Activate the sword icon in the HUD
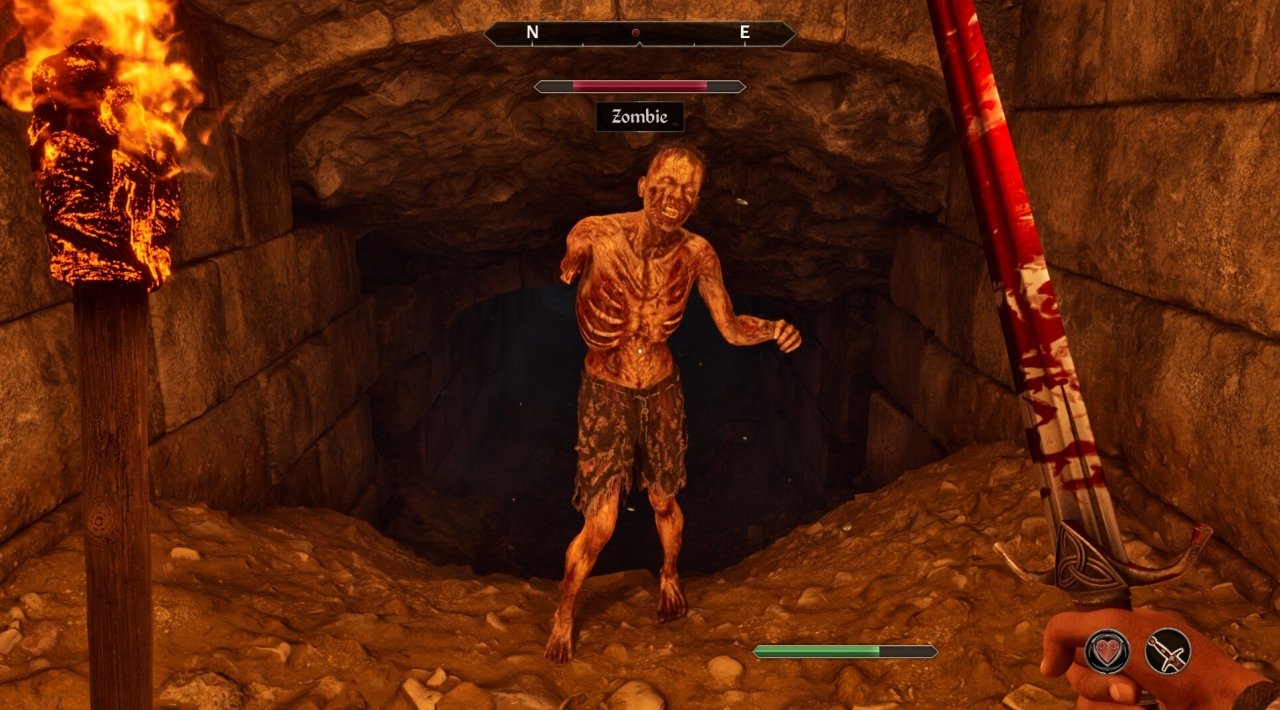This screenshot has height=710, width=1280. 1167,651
